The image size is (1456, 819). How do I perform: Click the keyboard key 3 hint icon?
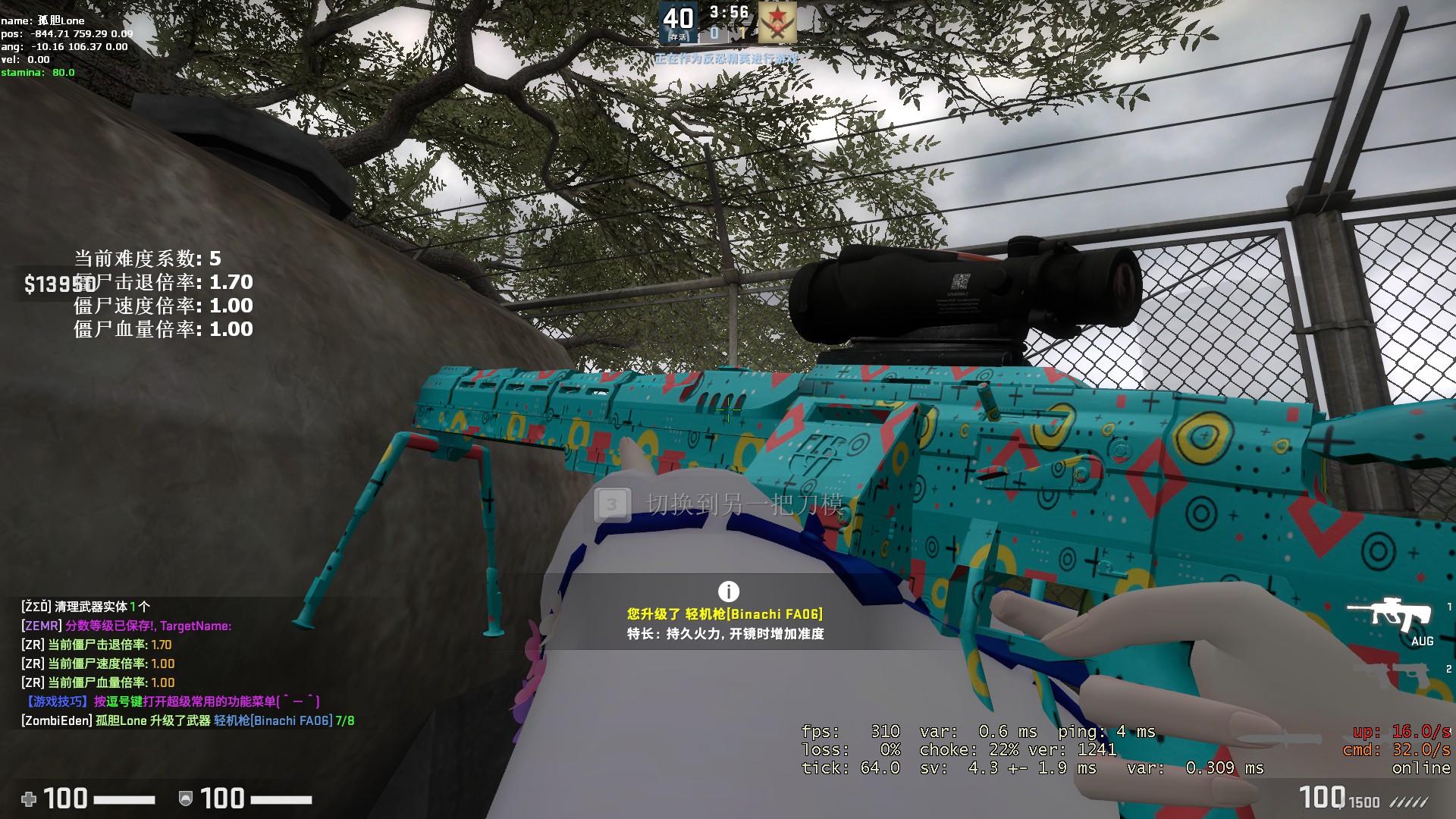tap(613, 504)
